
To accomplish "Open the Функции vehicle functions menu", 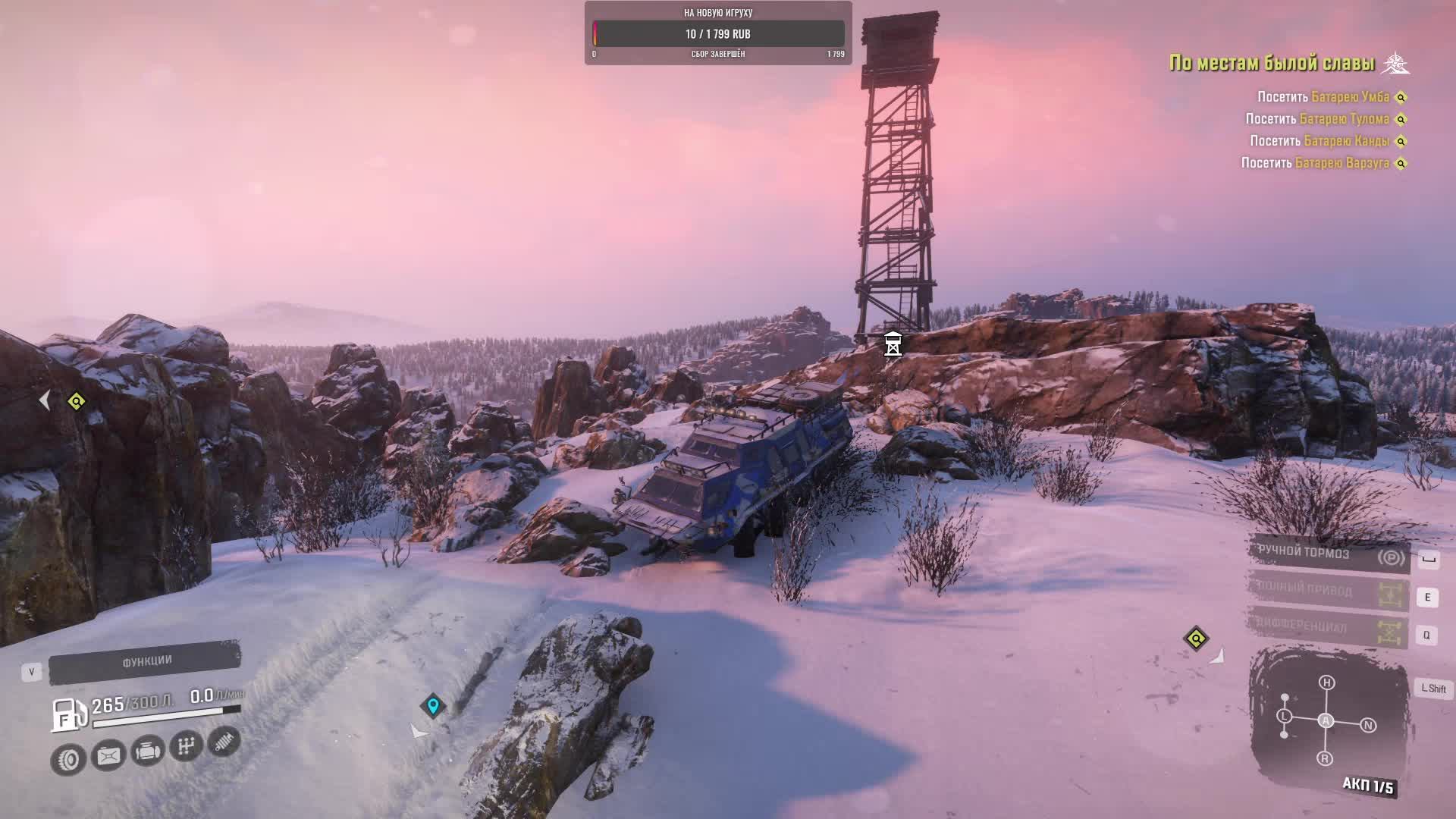I will (x=145, y=662).
